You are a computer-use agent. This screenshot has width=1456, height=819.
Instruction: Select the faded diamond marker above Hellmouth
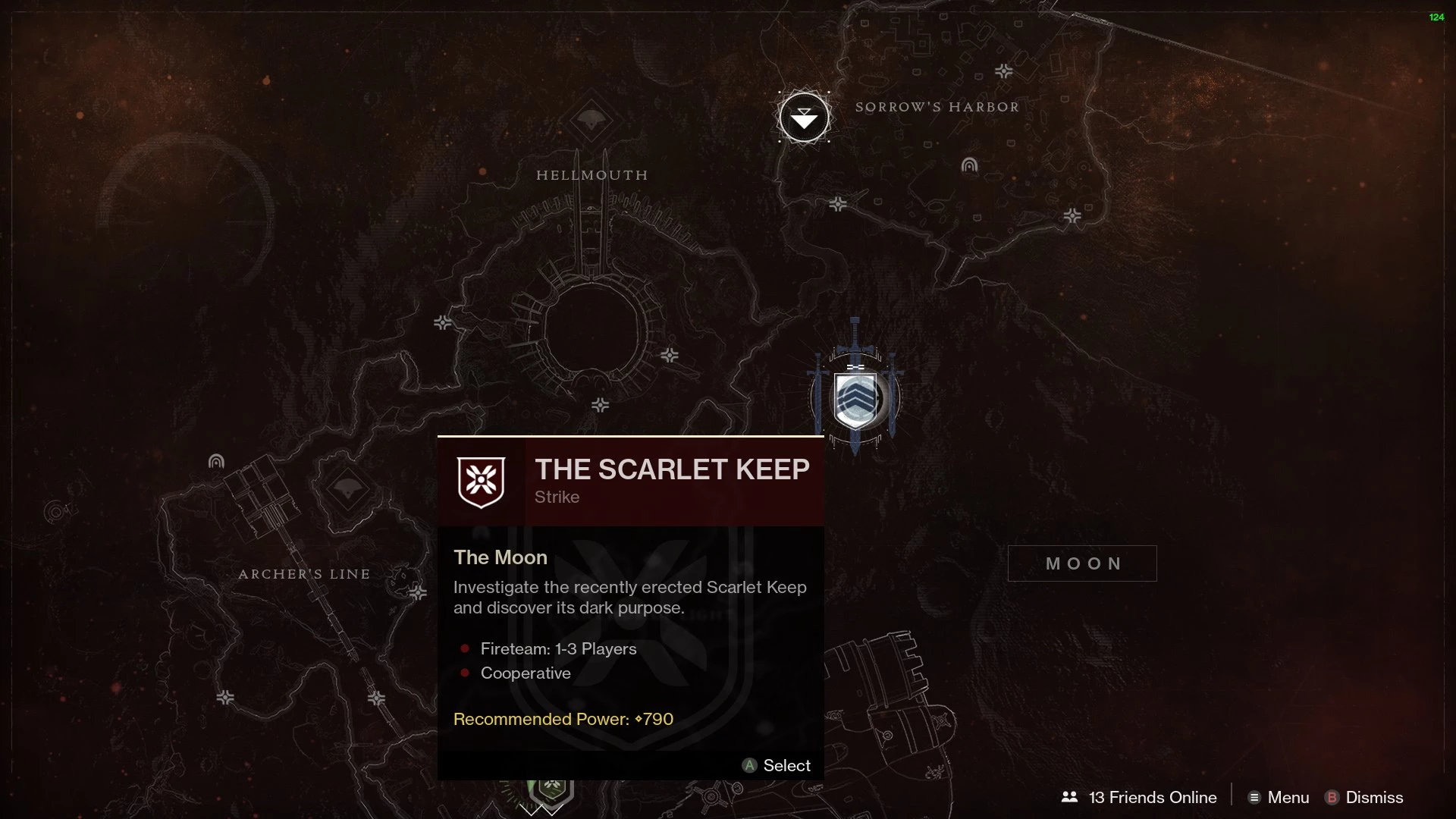[591, 121]
